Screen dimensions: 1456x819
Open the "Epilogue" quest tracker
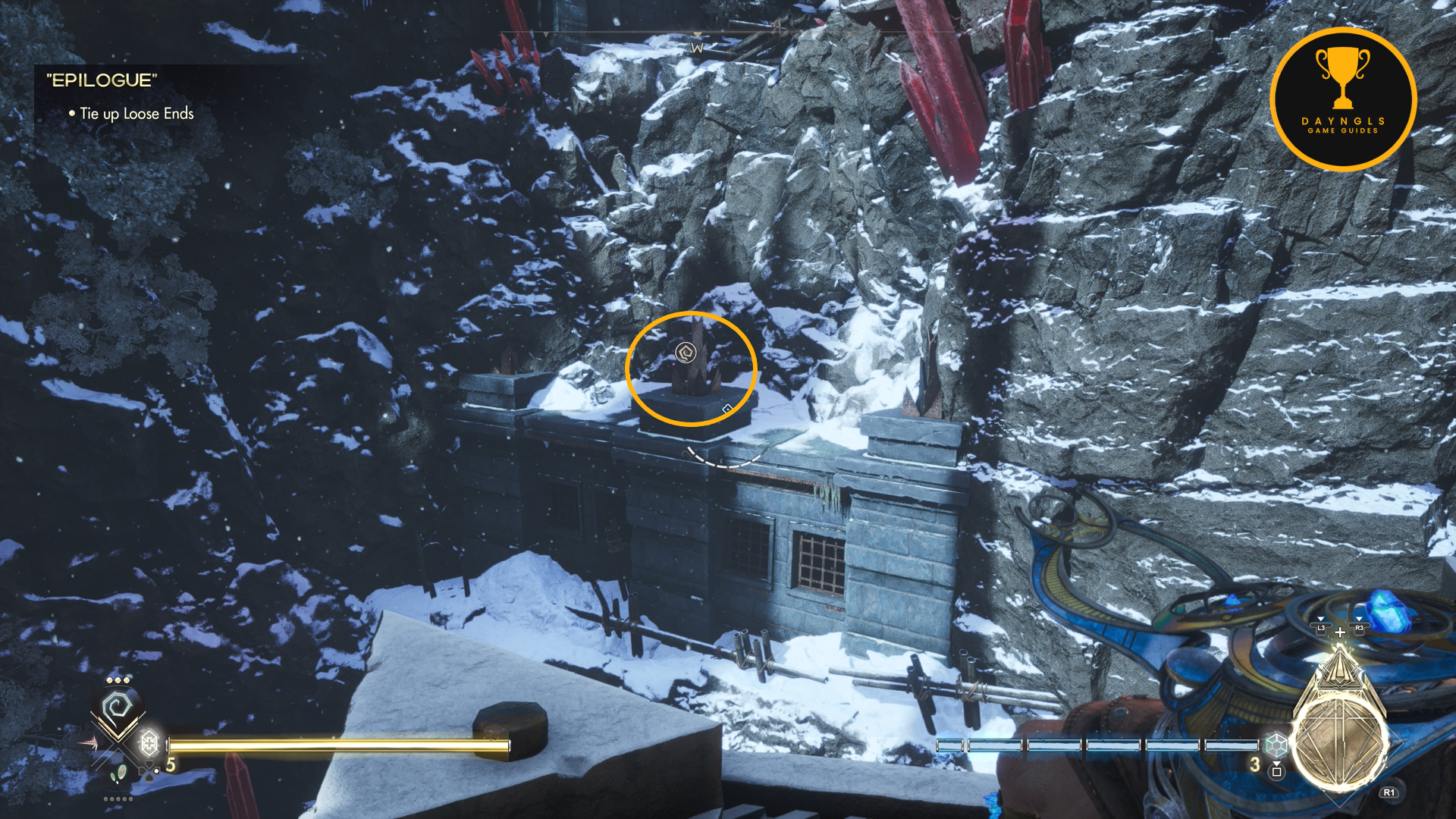[x=102, y=80]
